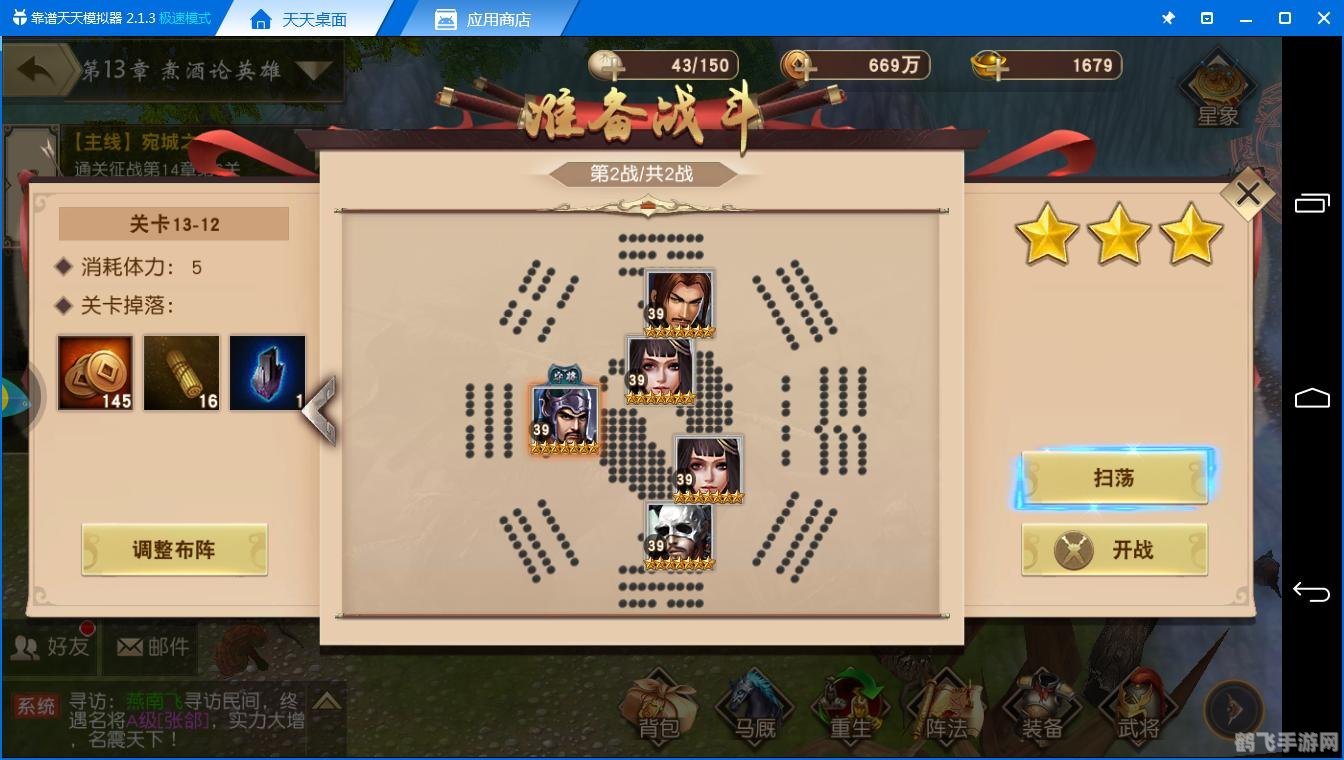This screenshot has height=760, width=1344.
Task: Open the 装备 equipment panel
Action: (x=1041, y=710)
